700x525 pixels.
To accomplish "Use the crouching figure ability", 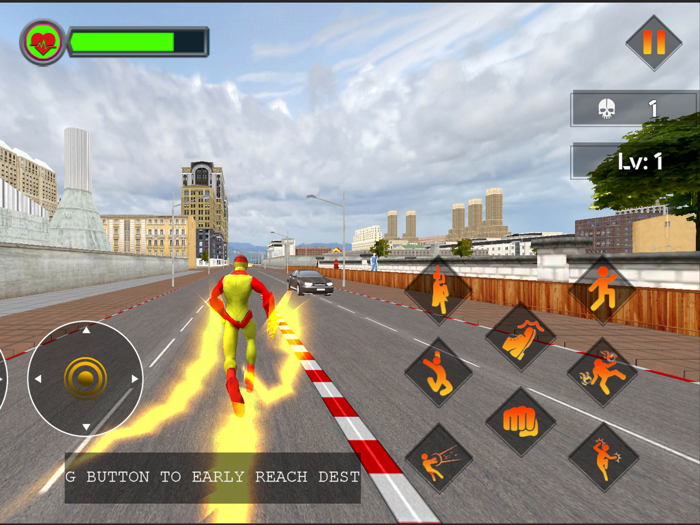I will click(438, 372).
